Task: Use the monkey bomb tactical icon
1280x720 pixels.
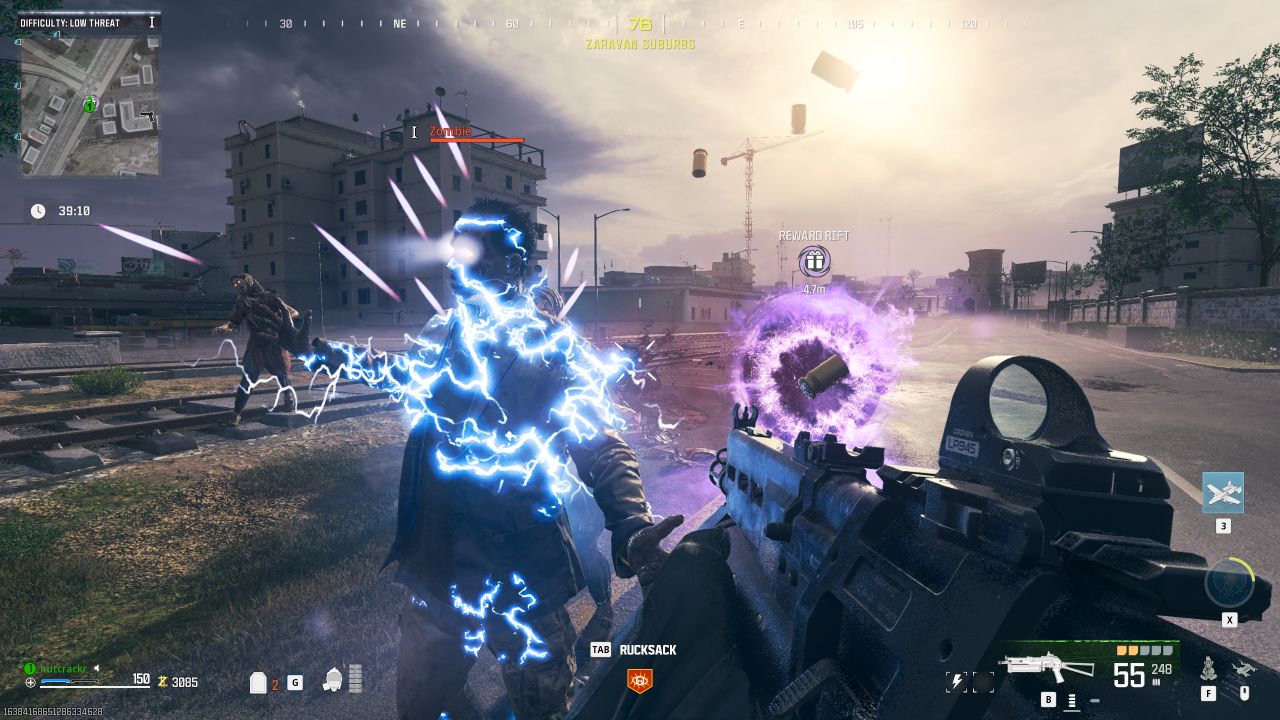Action: point(1208,668)
